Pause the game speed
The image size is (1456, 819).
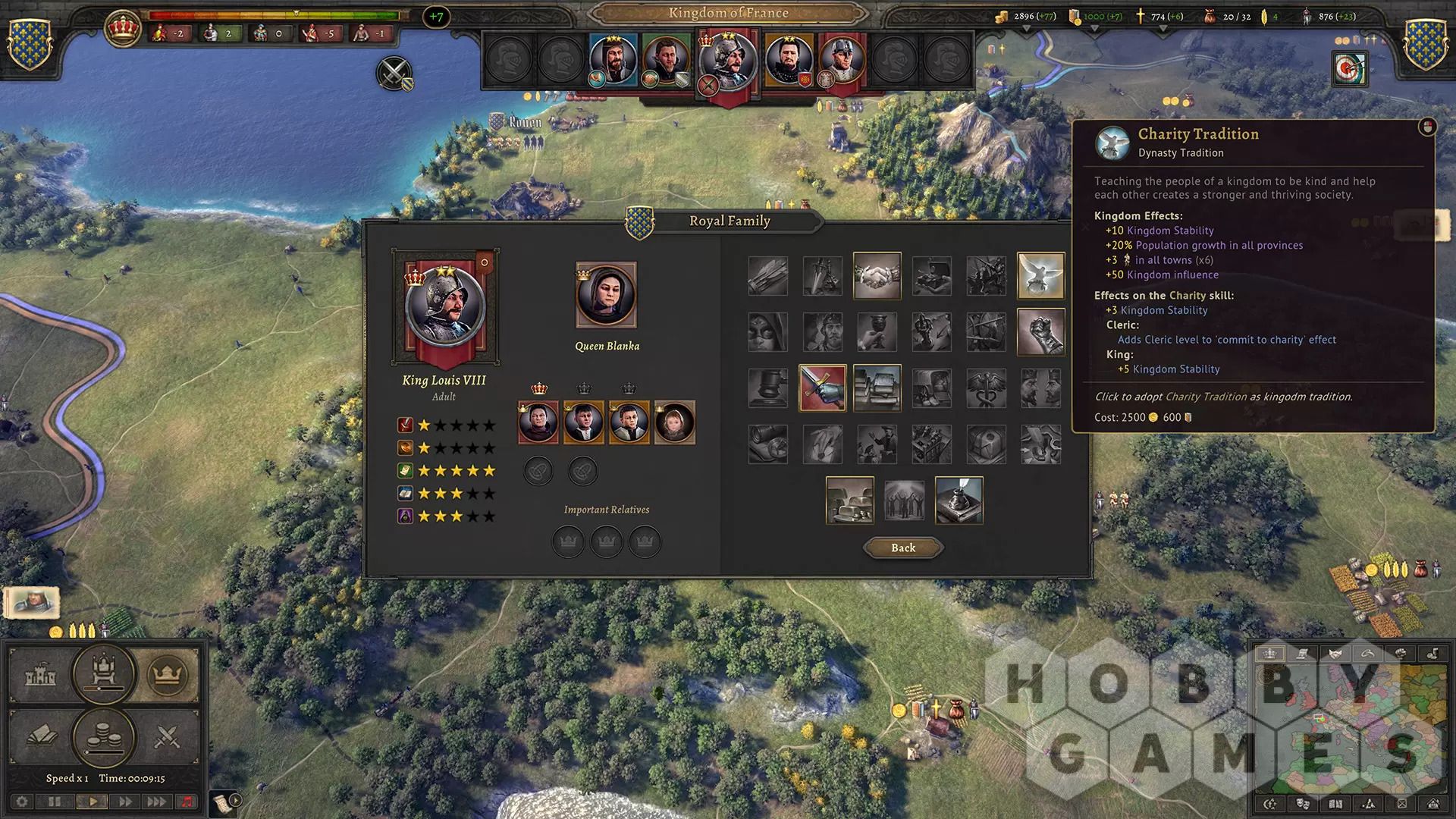tap(55, 802)
